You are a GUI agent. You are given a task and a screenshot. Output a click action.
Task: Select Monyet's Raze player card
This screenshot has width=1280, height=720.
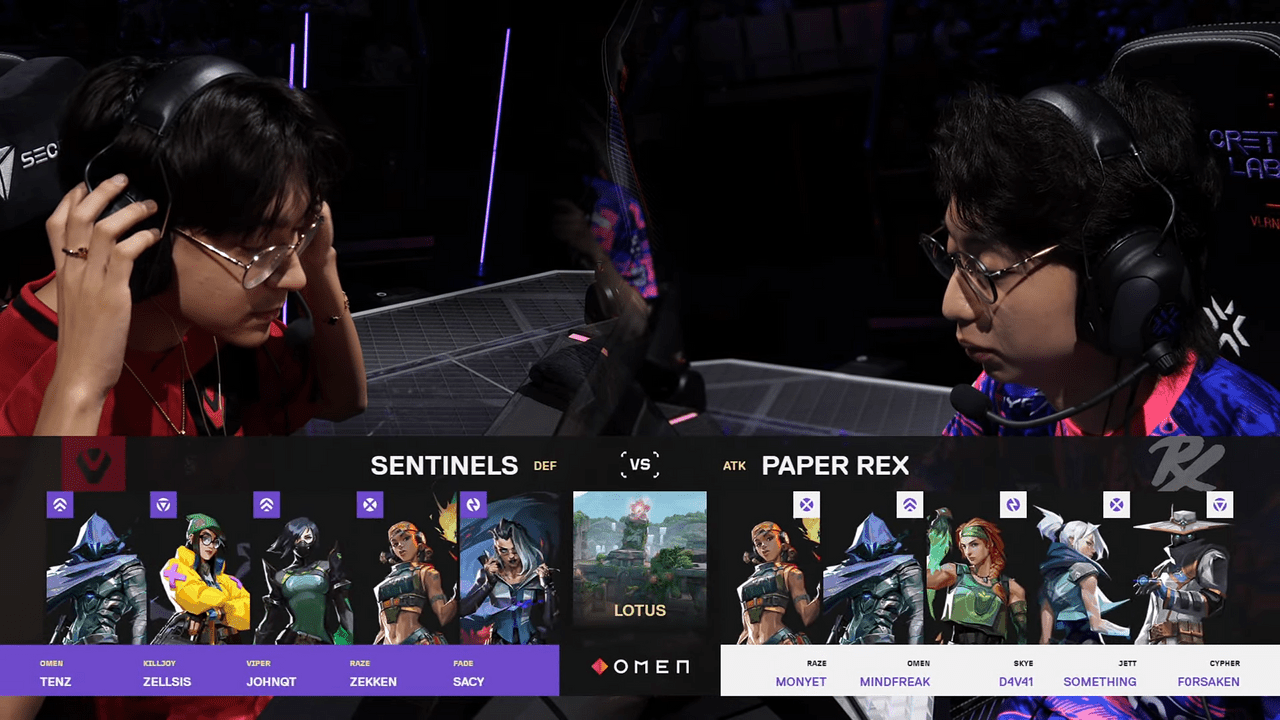772,580
